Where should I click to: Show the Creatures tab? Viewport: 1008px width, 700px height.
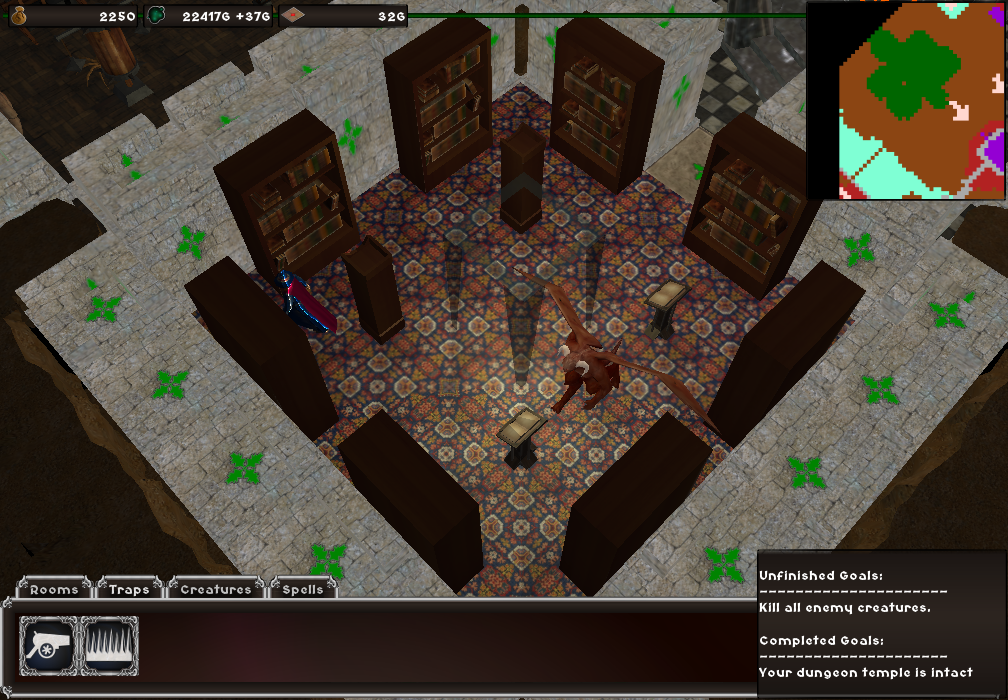(216, 589)
